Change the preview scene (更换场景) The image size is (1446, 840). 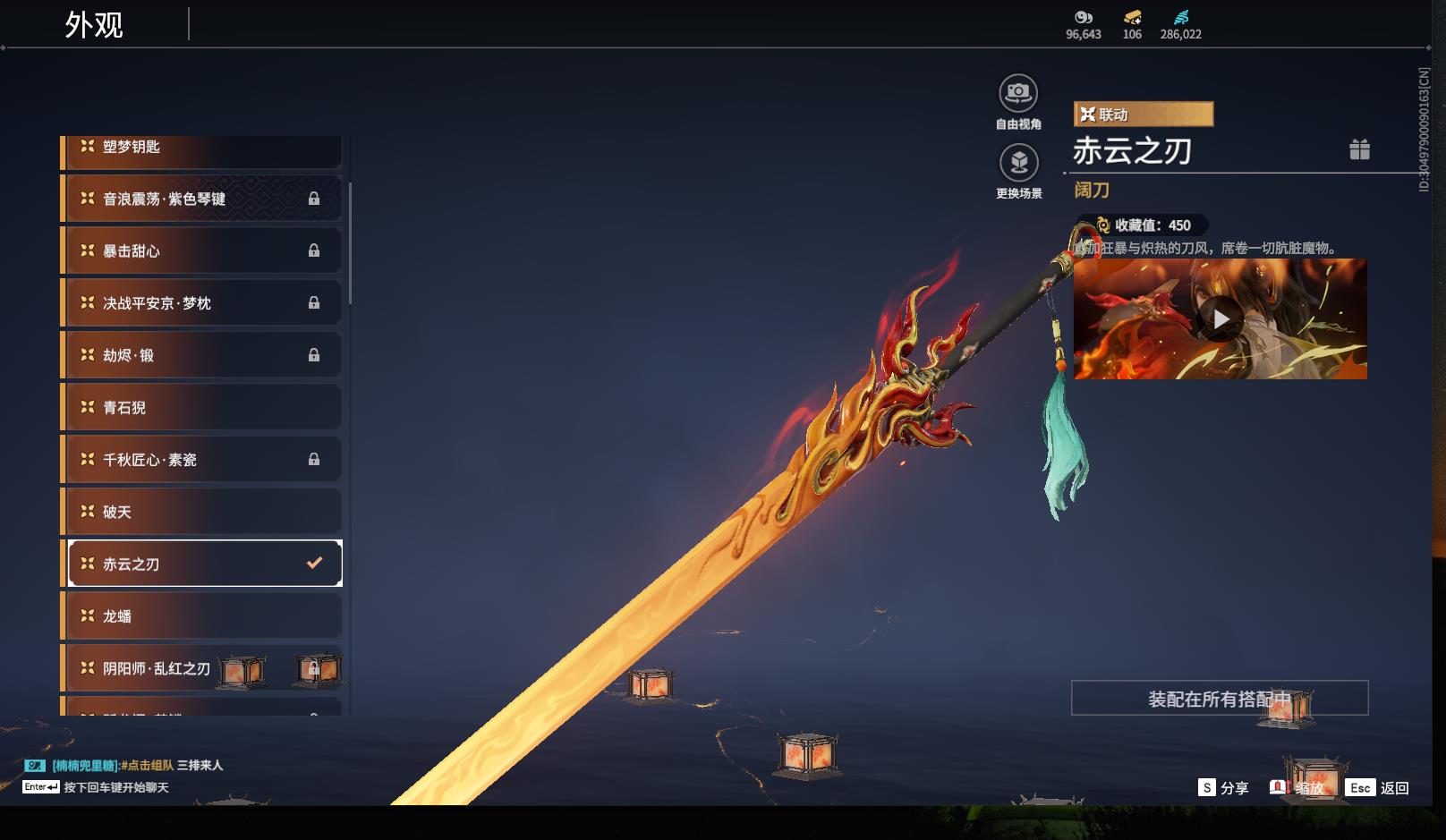coord(1018,163)
